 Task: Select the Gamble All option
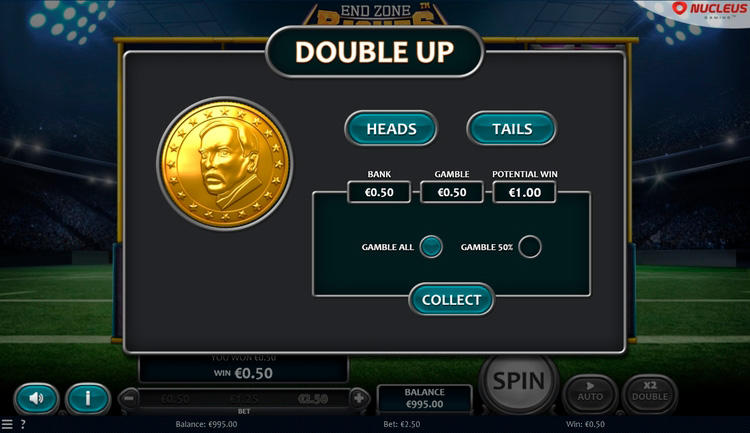(431, 247)
